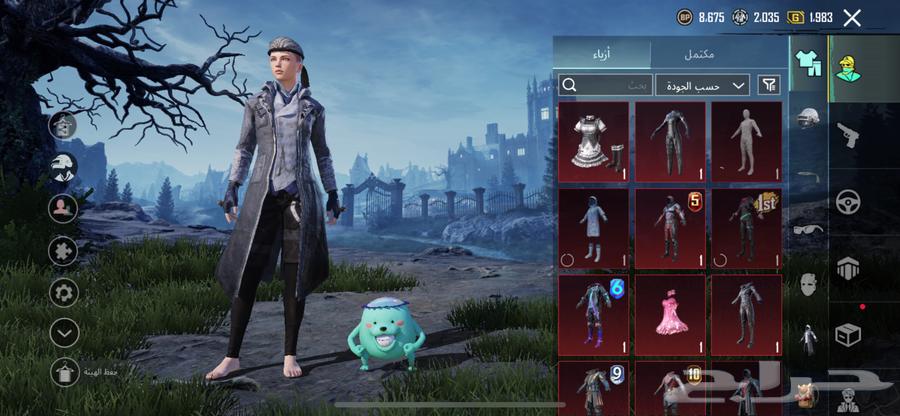Image resolution: width=900 pixels, height=416 pixels.
Task: Select the black and white maid dress
Action: (x=593, y=142)
